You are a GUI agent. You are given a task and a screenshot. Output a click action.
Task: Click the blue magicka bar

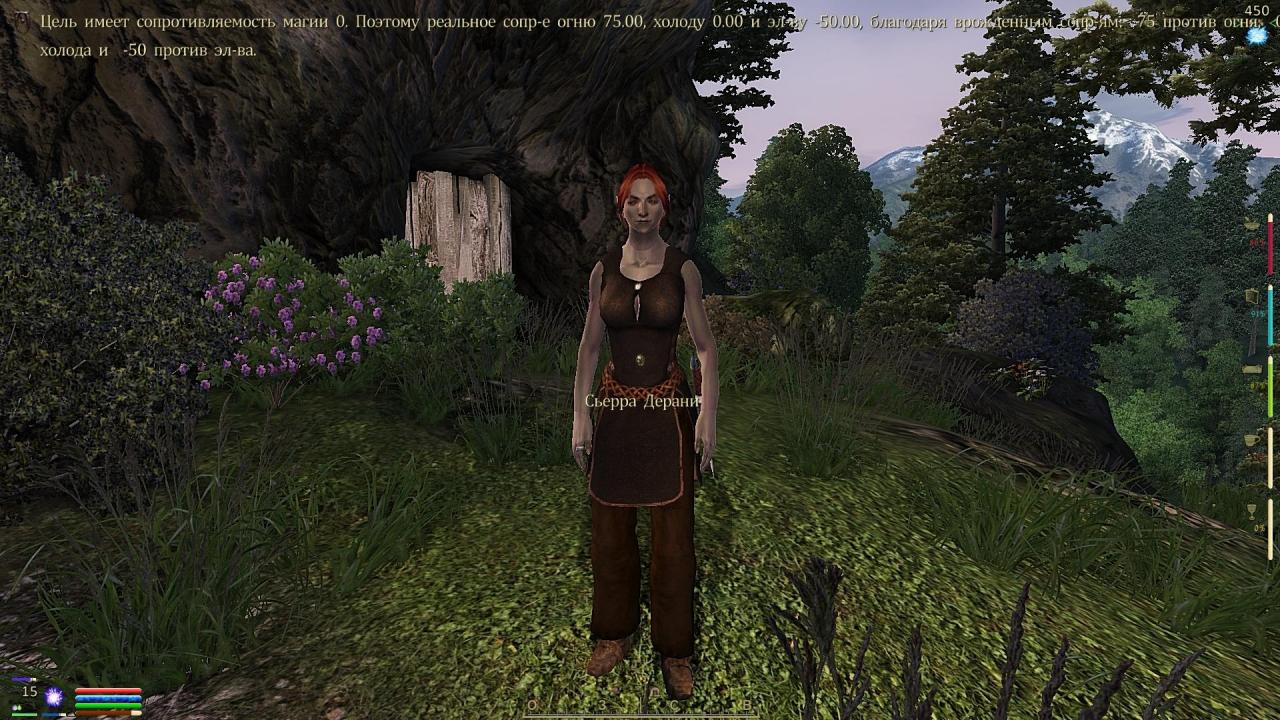click(108, 697)
